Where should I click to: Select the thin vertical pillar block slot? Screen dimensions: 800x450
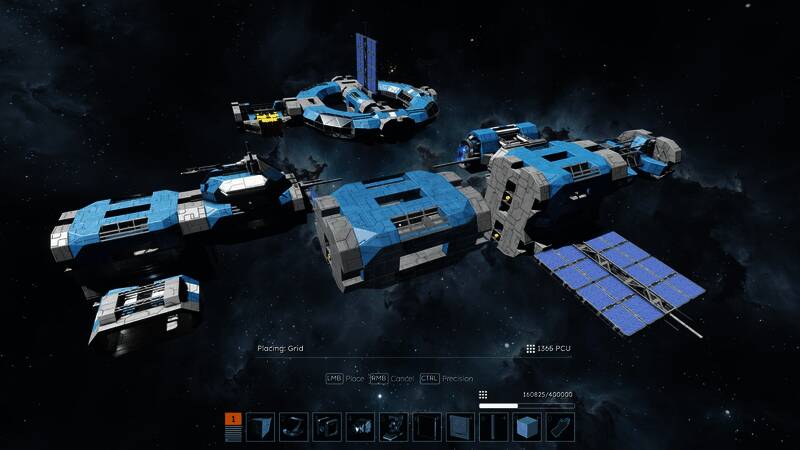tap(494, 427)
